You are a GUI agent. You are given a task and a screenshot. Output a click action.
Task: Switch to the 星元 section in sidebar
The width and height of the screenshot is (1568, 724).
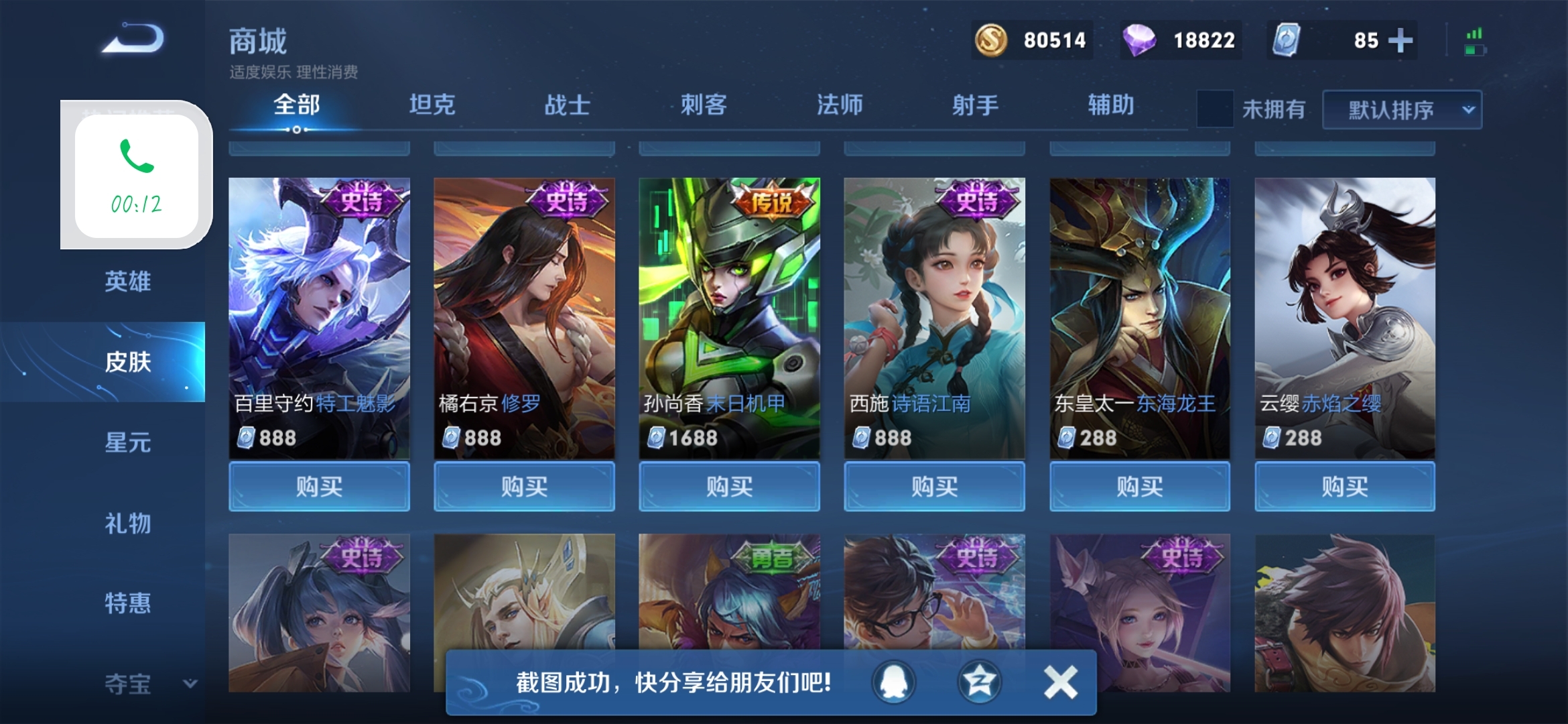pyautogui.click(x=126, y=442)
